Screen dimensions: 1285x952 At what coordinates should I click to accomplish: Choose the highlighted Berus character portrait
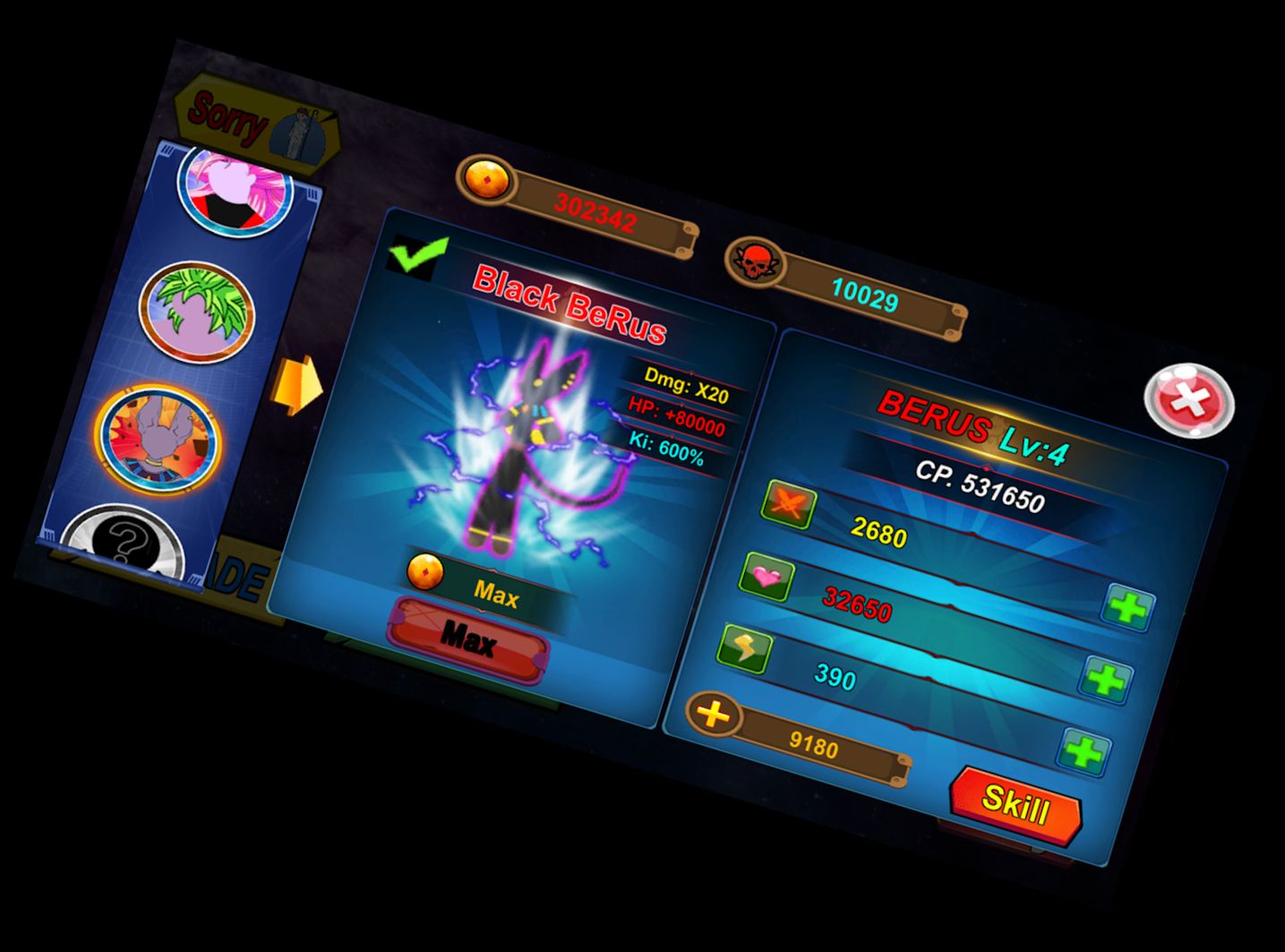click(158, 435)
